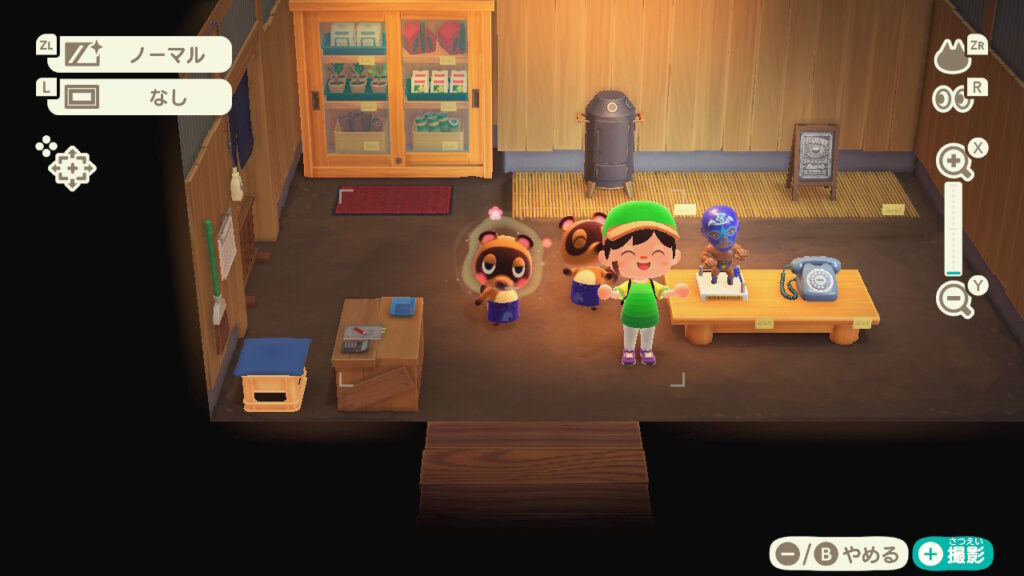The height and width of the screenshot is (576, 1024).
Task: Zoom in with the plus magnifier
Action: tap(954, 161)
